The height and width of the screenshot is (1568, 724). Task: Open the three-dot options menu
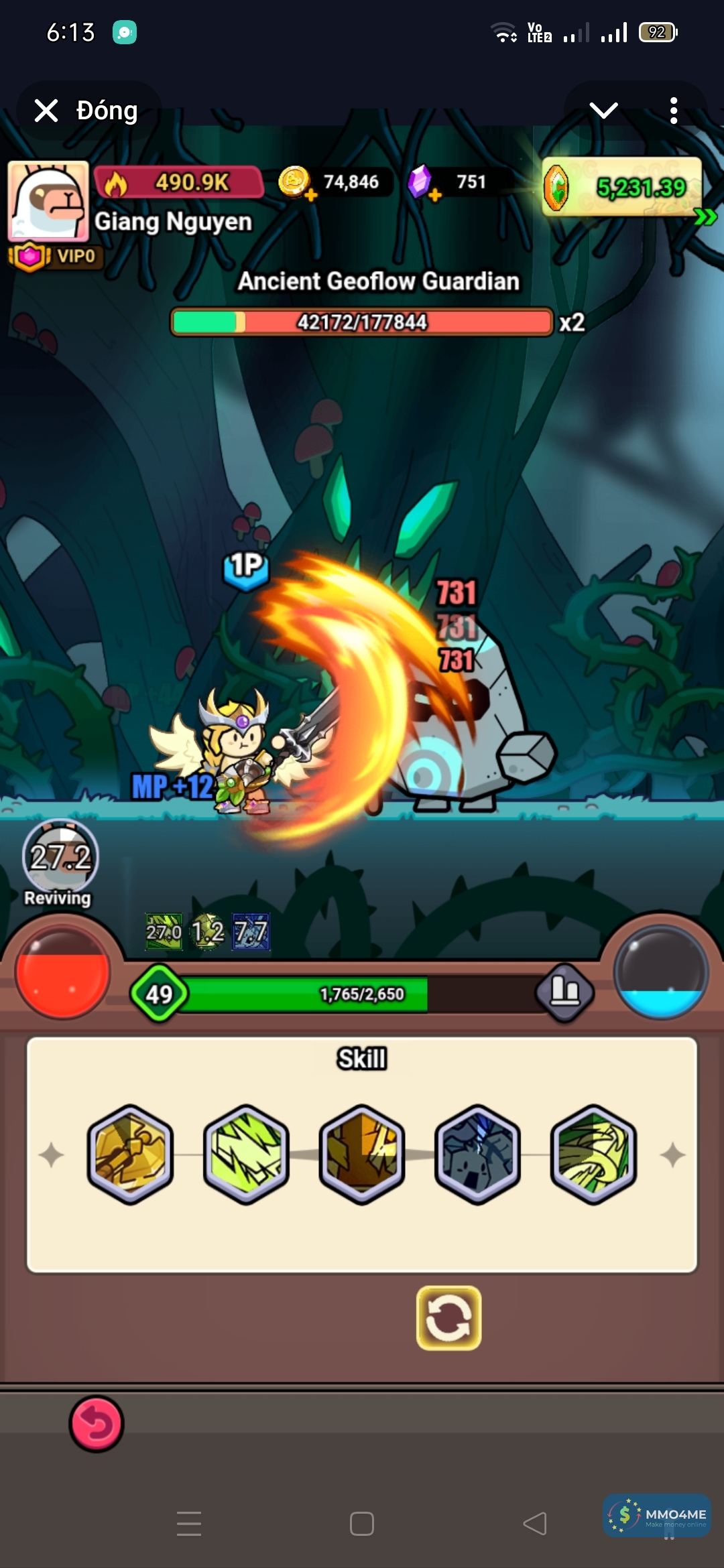[673, 111]
